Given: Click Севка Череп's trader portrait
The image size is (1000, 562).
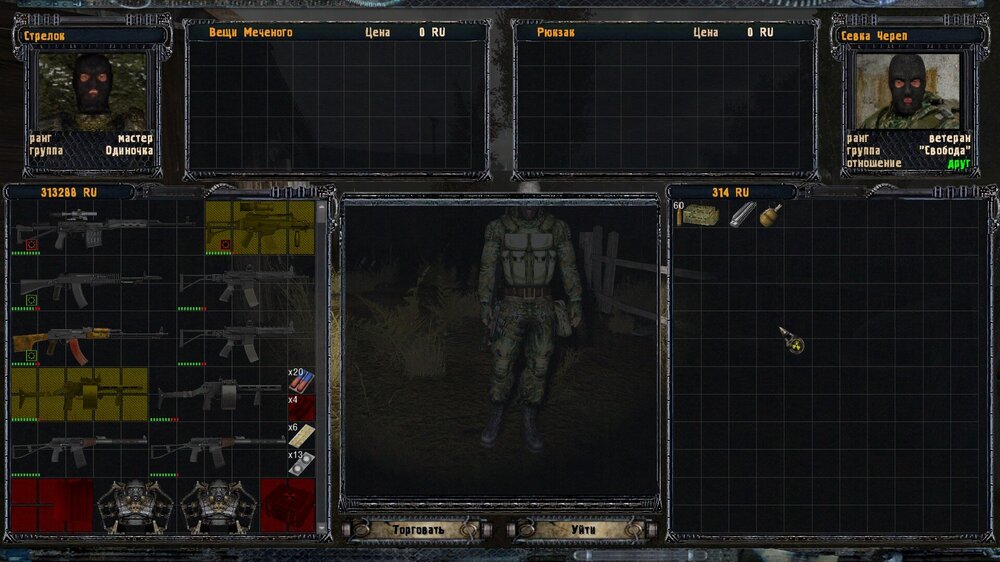Looking at the screenshot, I should [x=908, y=91].
